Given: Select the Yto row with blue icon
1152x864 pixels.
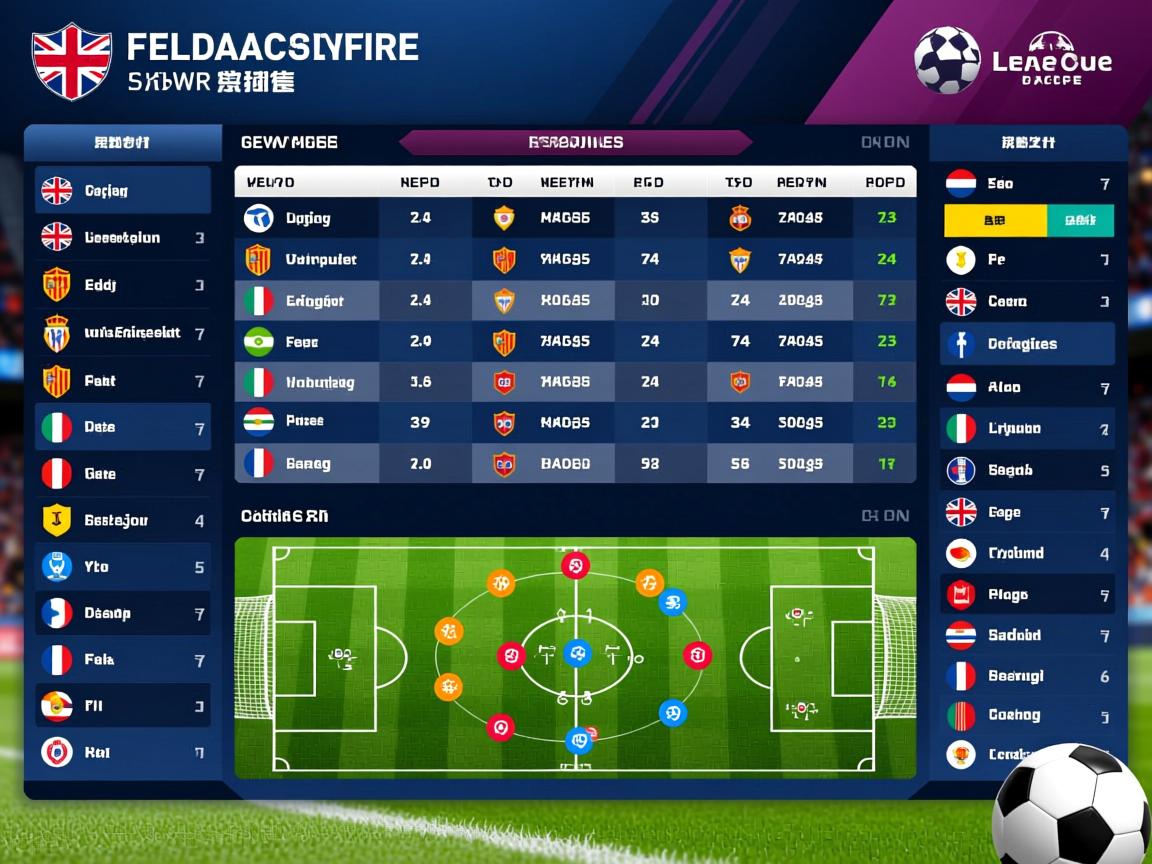Looking at the screenshot, I should [x=122, y=567].
